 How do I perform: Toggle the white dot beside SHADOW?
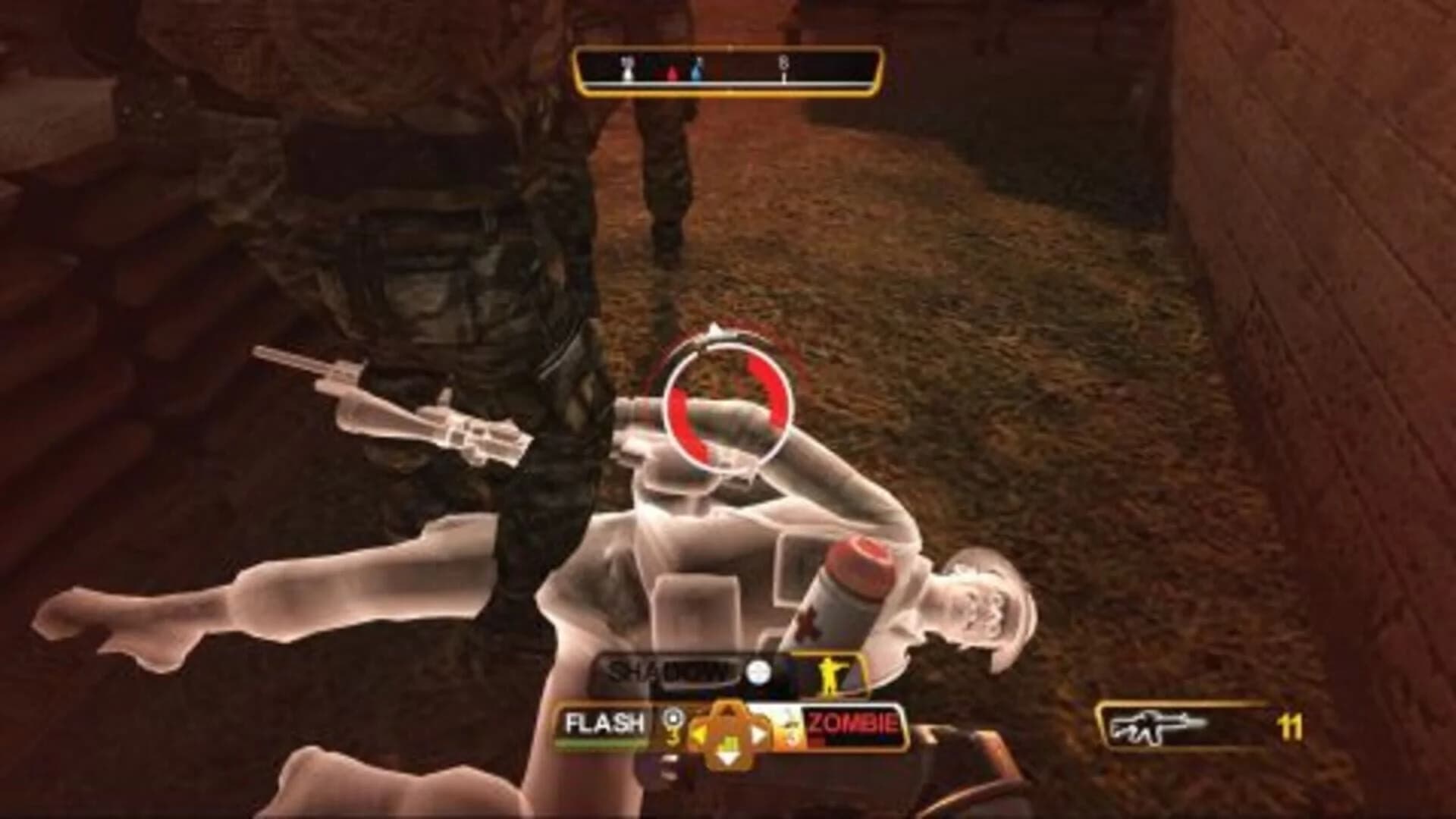pos(758,670)
